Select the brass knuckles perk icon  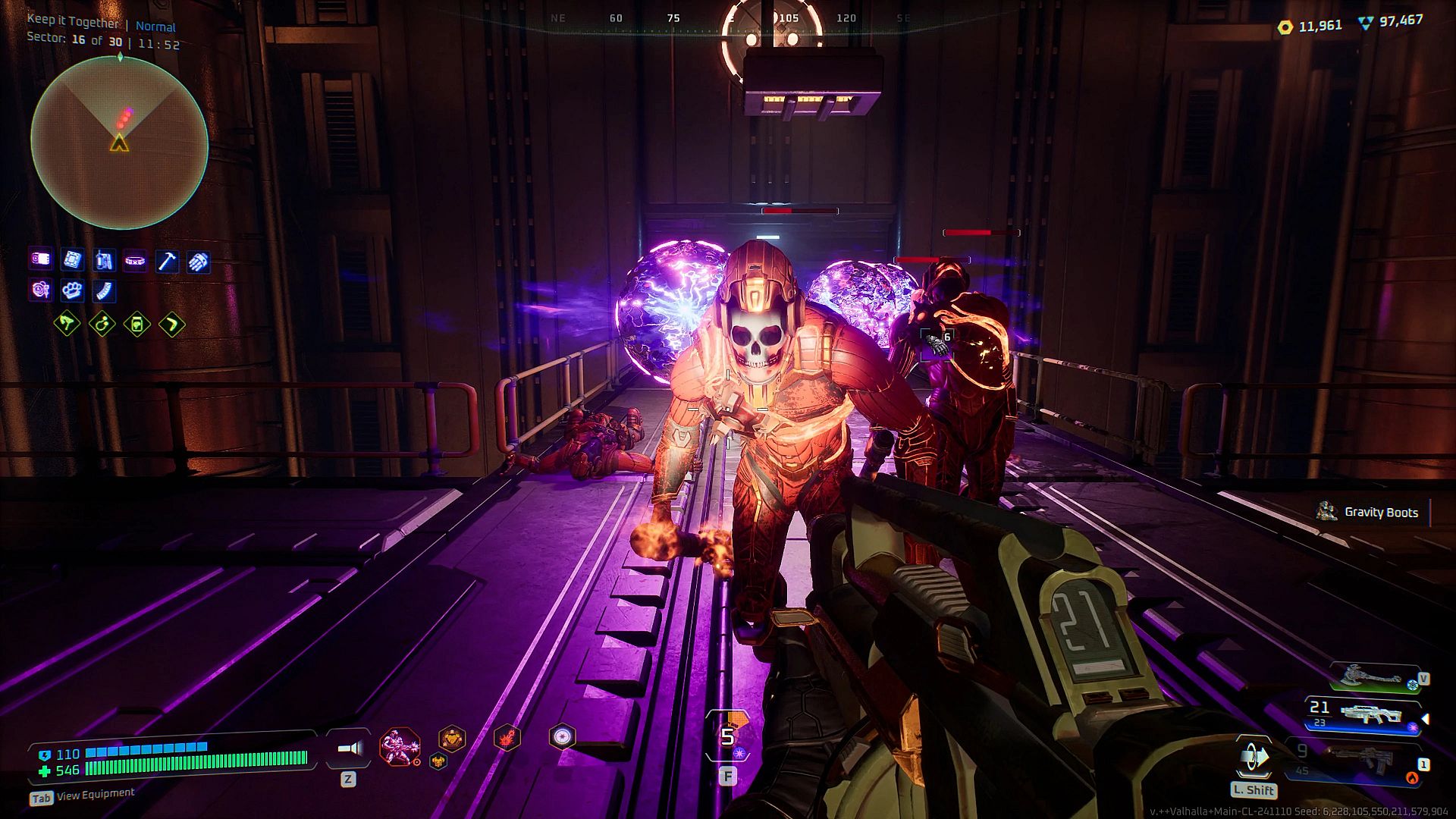point(72,290)
